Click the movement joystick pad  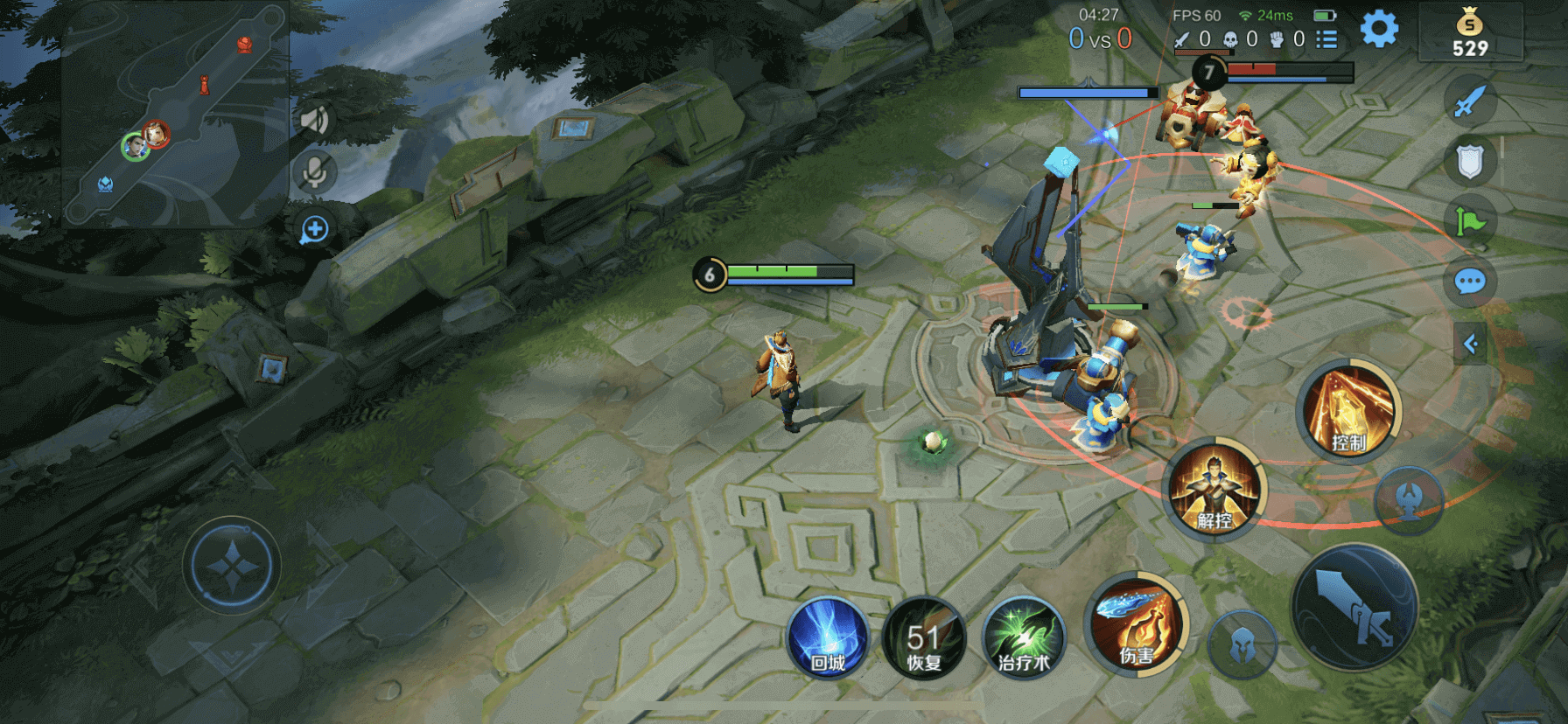[x=232, y=566]
